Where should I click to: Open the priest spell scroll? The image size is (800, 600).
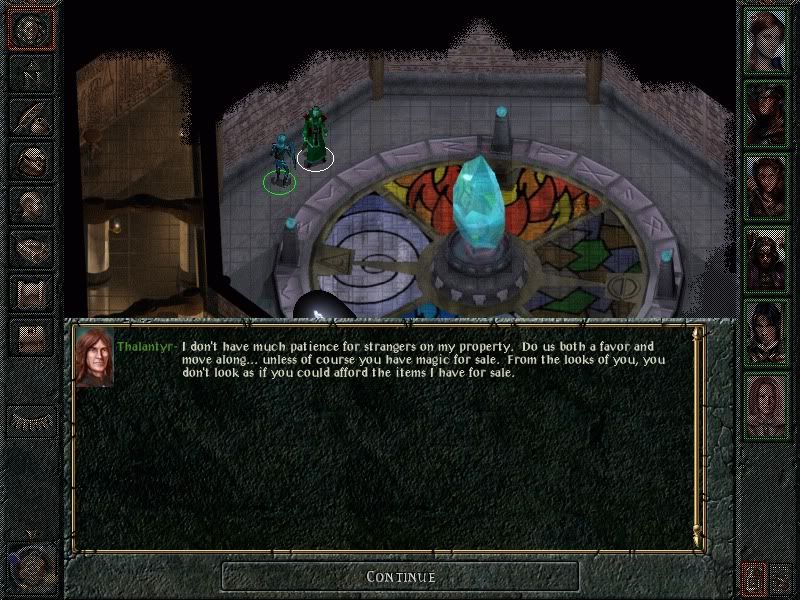[x=30, y=290]
